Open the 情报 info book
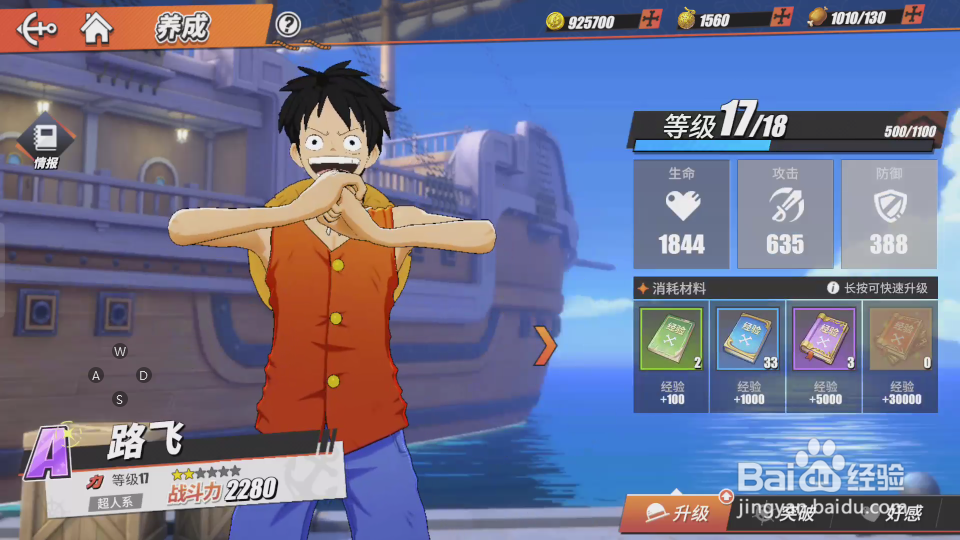This screenshot has height=540, width=960. tap(46, 141)
